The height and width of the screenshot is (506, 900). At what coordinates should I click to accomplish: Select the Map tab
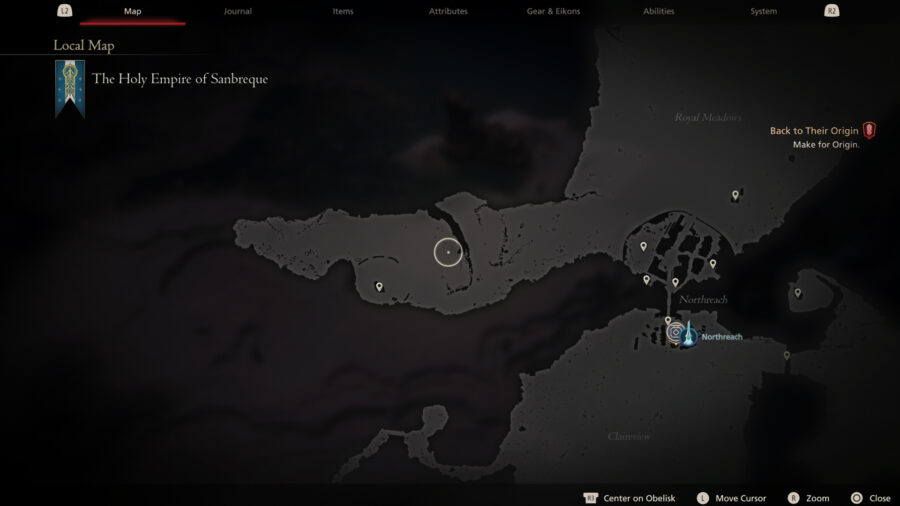click(x=133, y=11)
